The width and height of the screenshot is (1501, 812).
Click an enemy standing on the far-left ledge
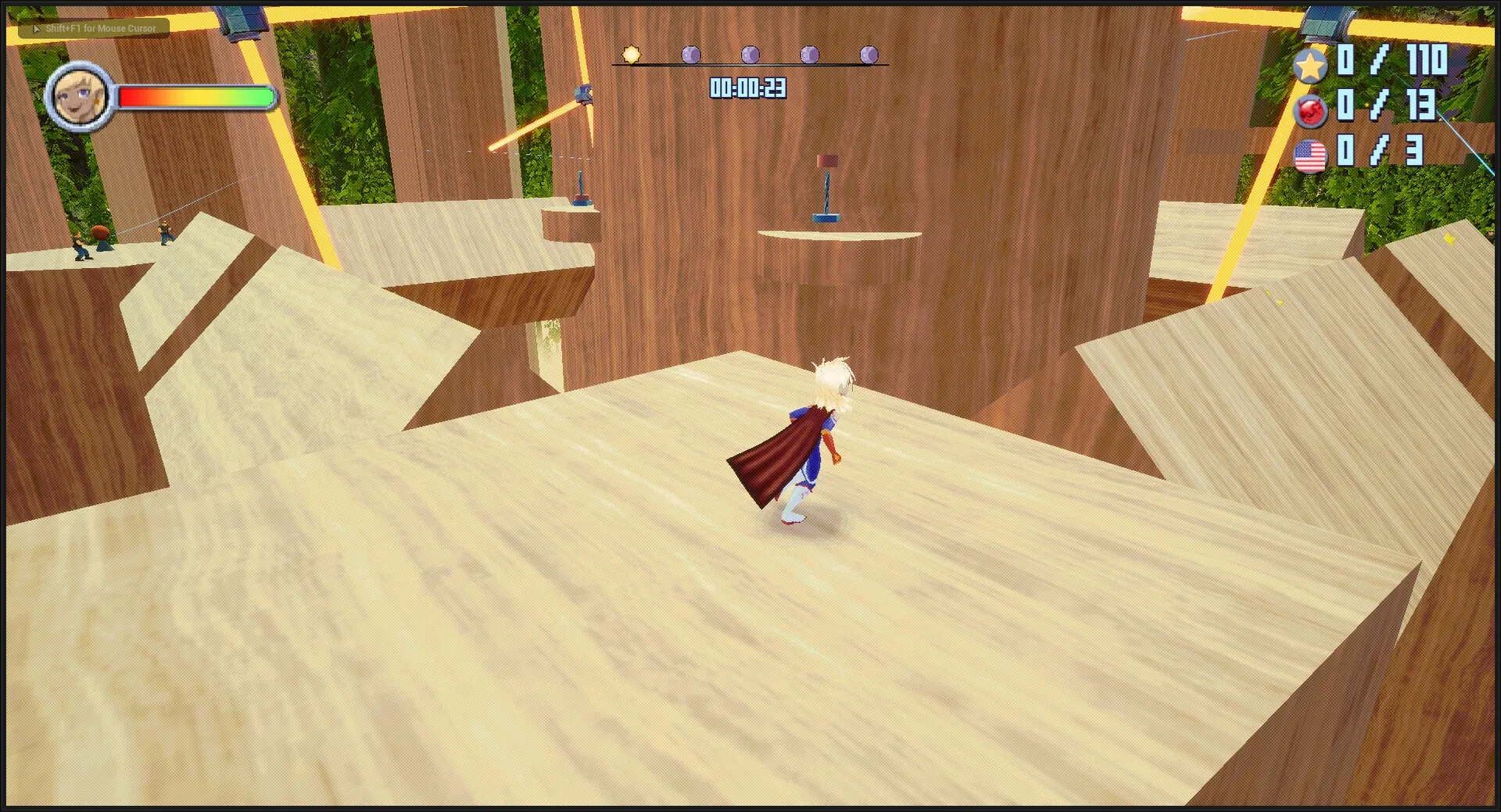point(81,245)
